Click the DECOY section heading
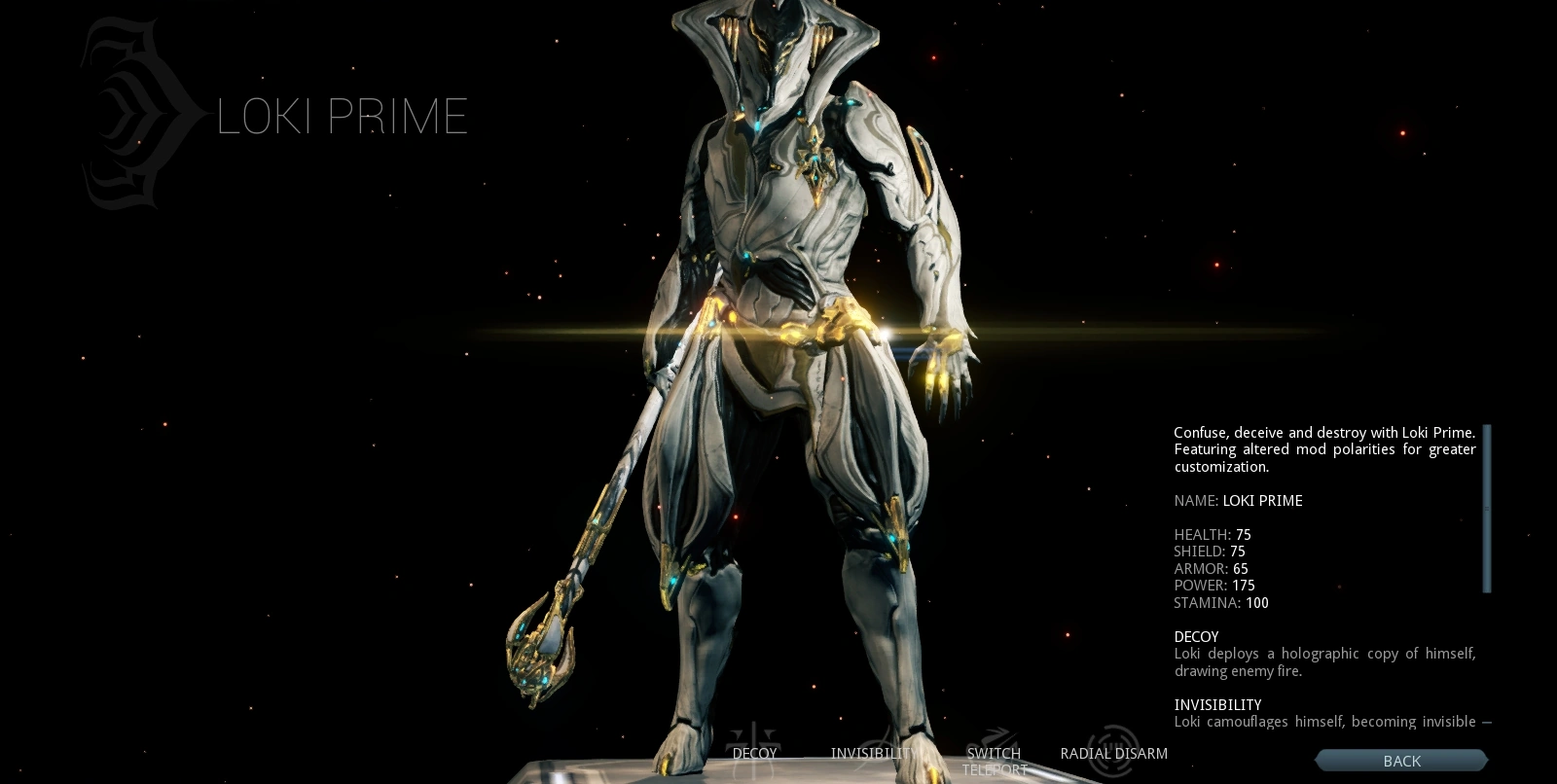The height and width of the screenshot is (784, 1557). point(1196,637)
